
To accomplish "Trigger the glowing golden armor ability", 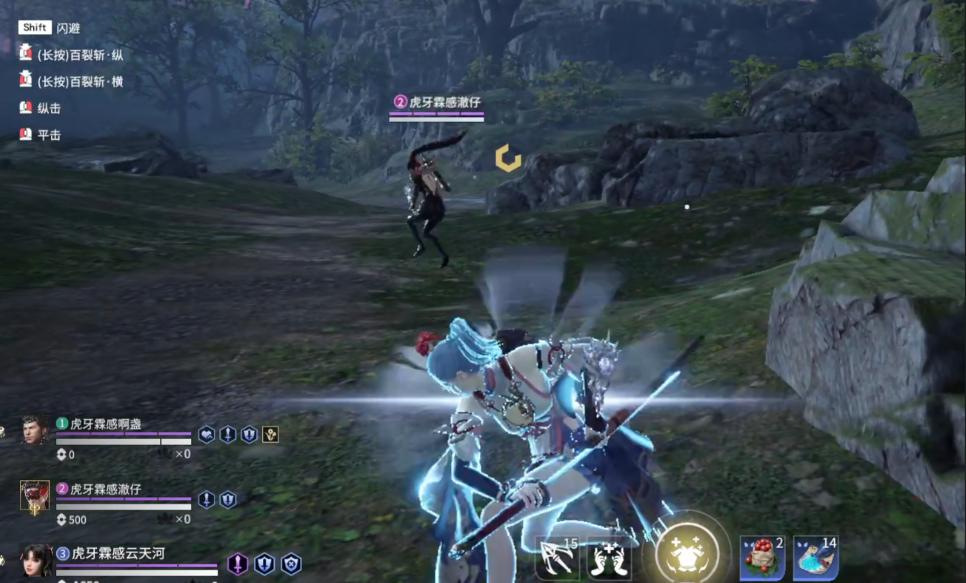I will tap(685, 552).
